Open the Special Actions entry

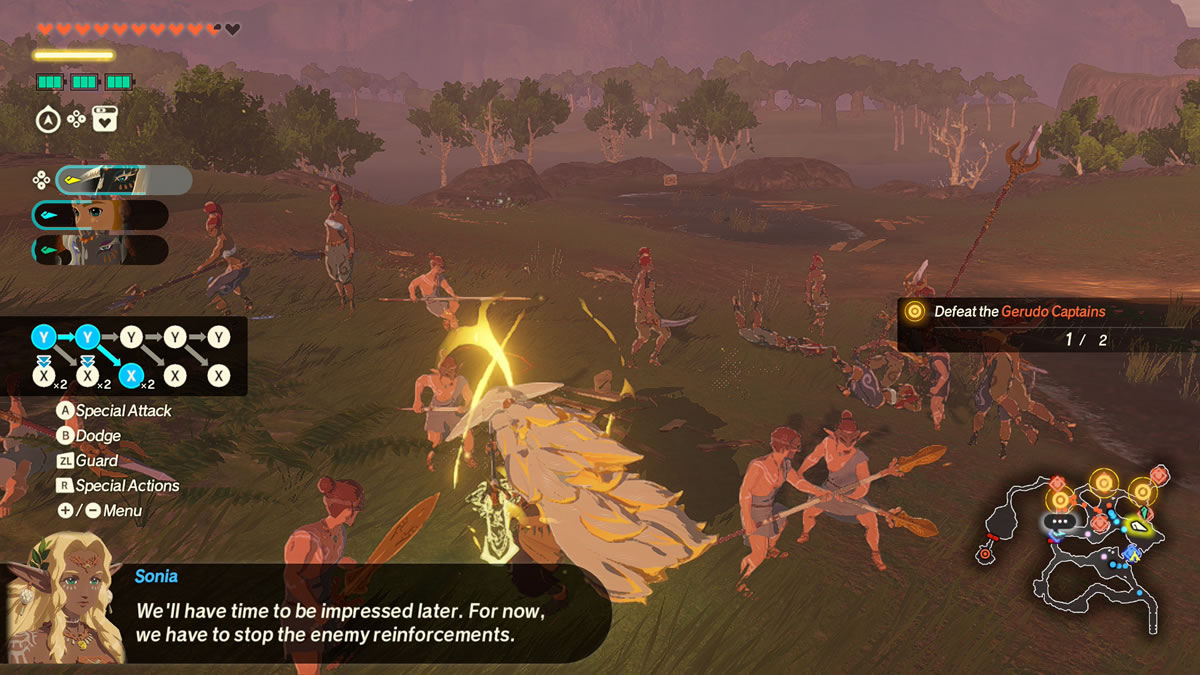click(127, 486)
